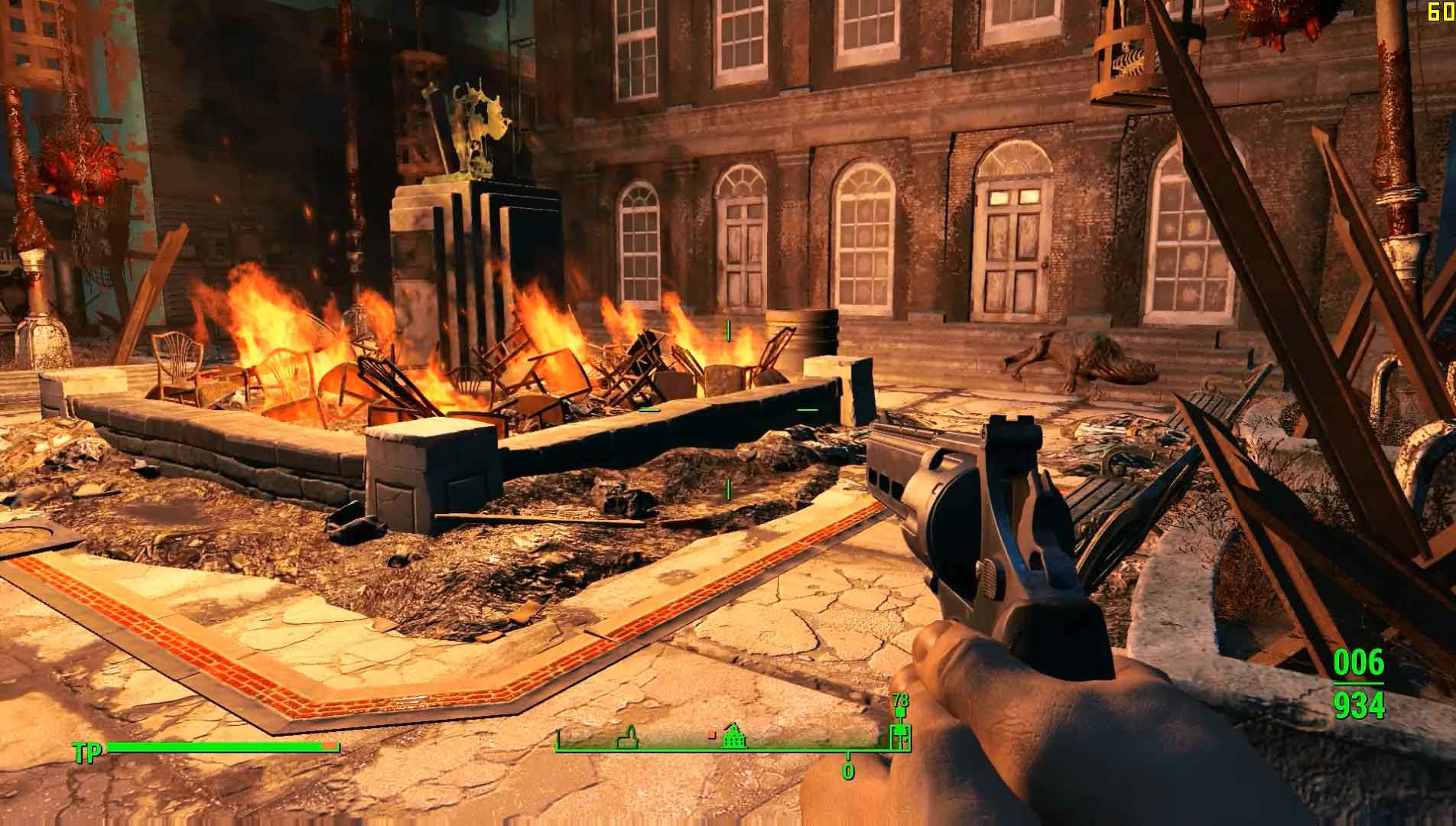Screen dimensions: 1456x826
Task: Select the church outline marker on the compass
Action: tap(629, 740)
